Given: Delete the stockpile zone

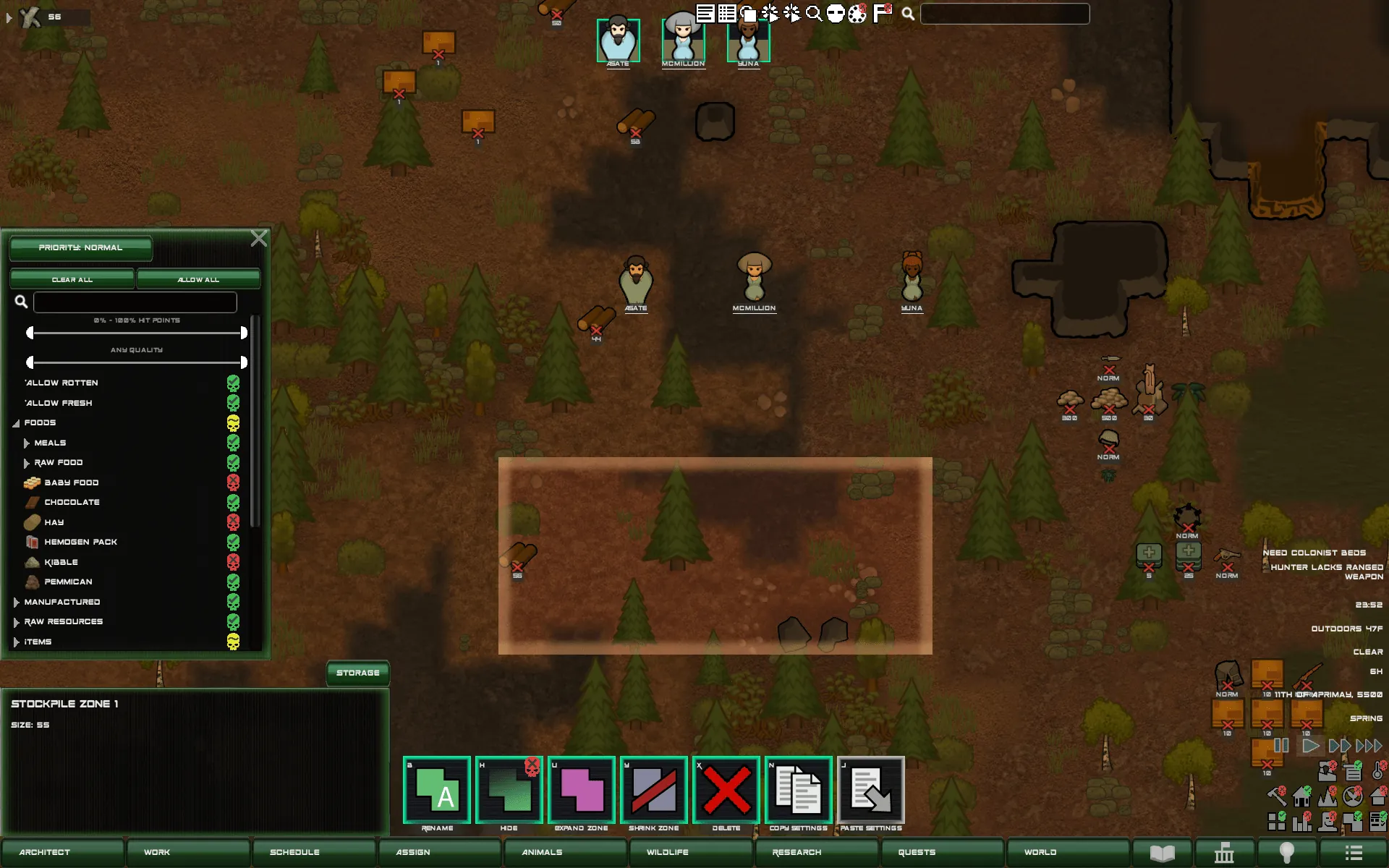Looking at the screenshot, I should click(726, 790).
